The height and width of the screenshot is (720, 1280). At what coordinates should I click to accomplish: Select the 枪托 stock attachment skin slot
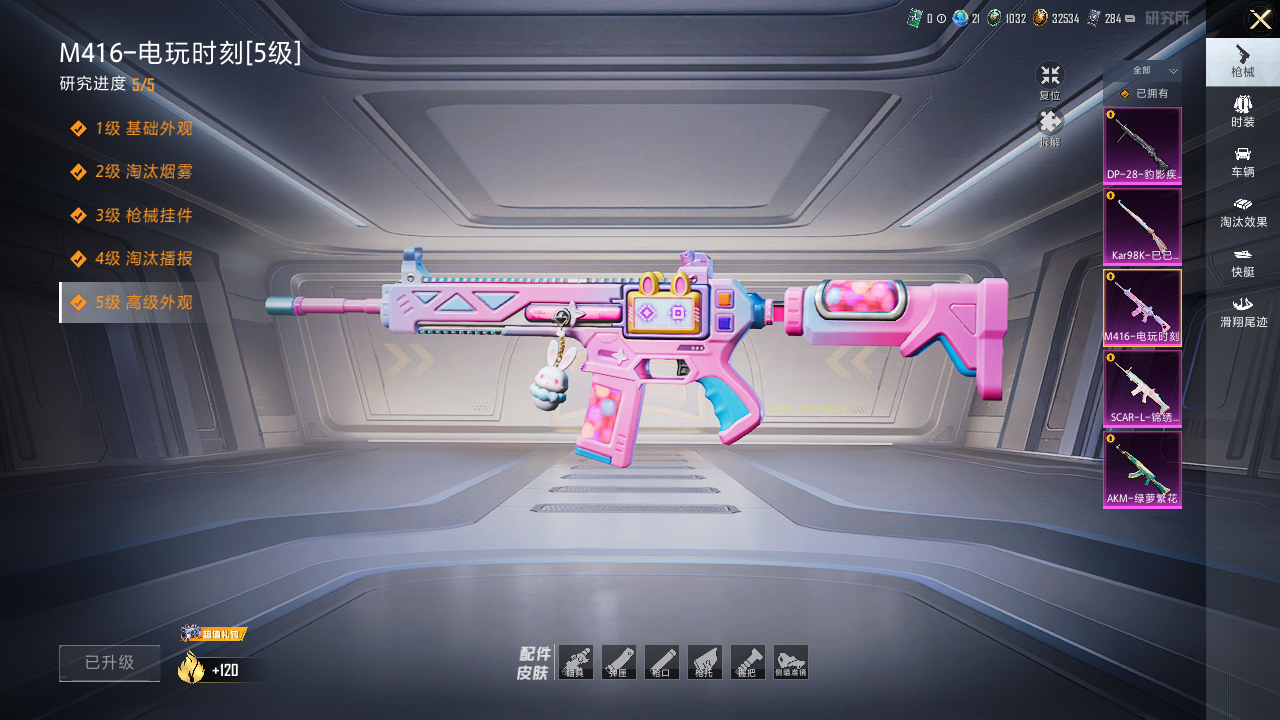click(704, 662)
